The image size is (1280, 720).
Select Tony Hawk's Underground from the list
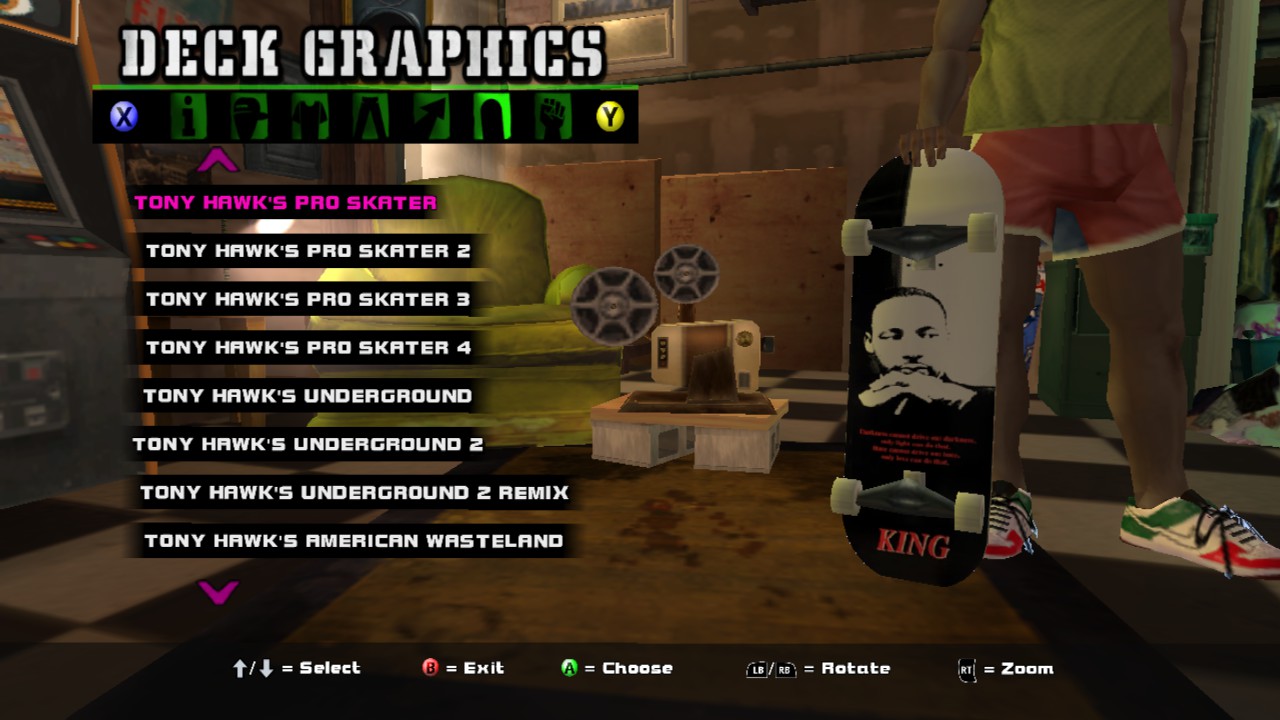click(308, 396)
